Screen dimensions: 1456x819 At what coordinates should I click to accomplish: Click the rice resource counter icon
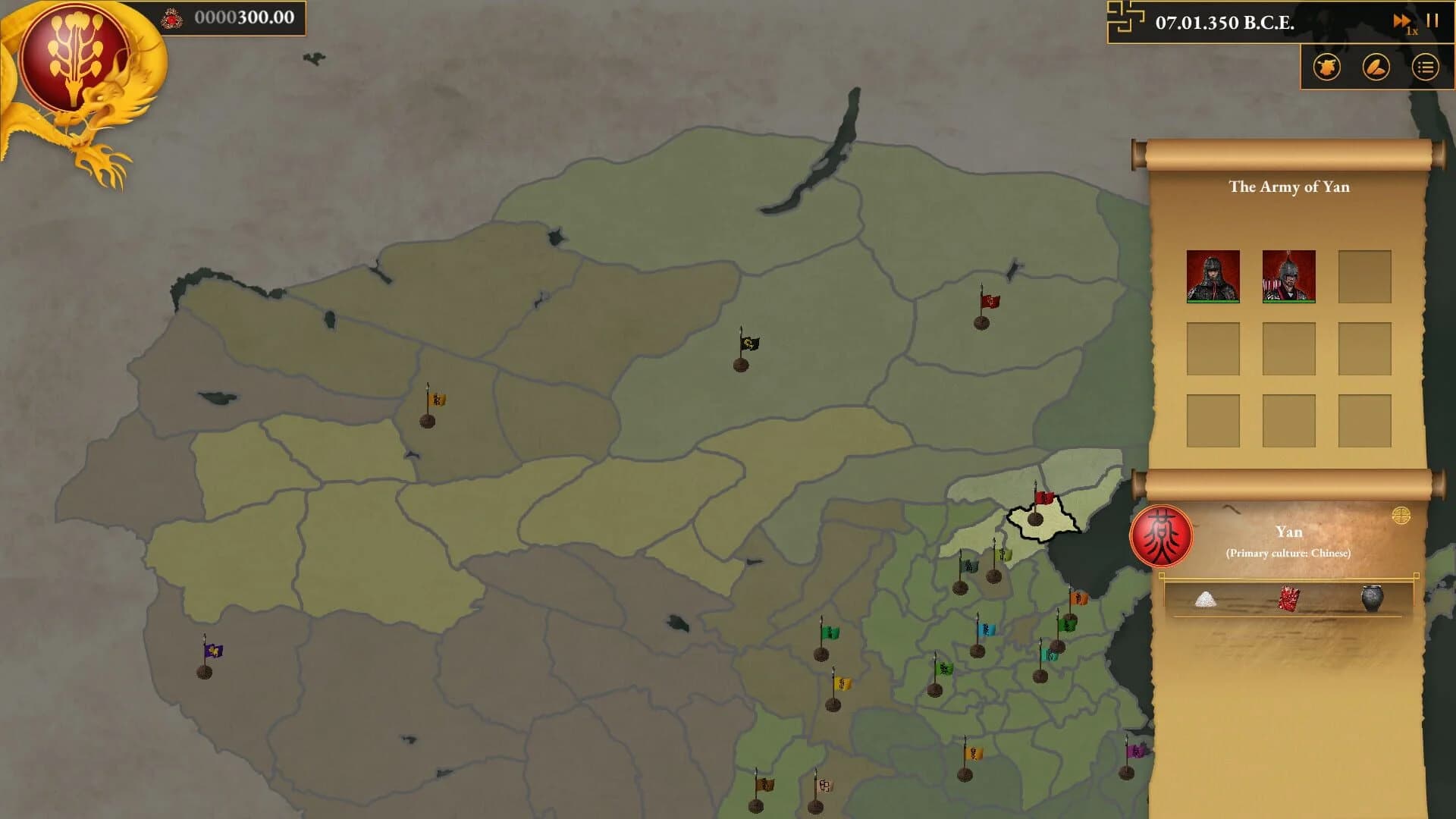171,20
